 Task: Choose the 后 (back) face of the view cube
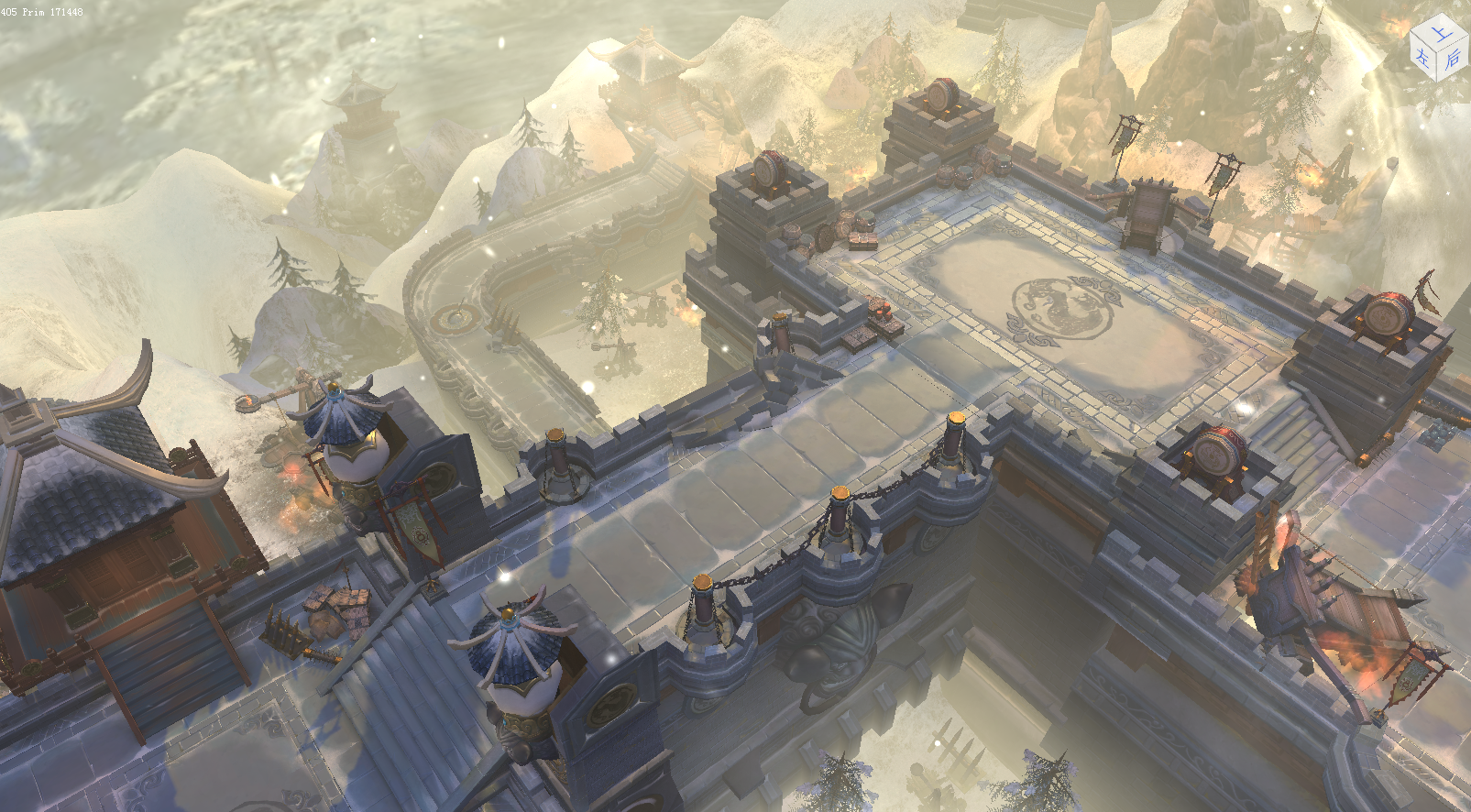point(1453,60)
